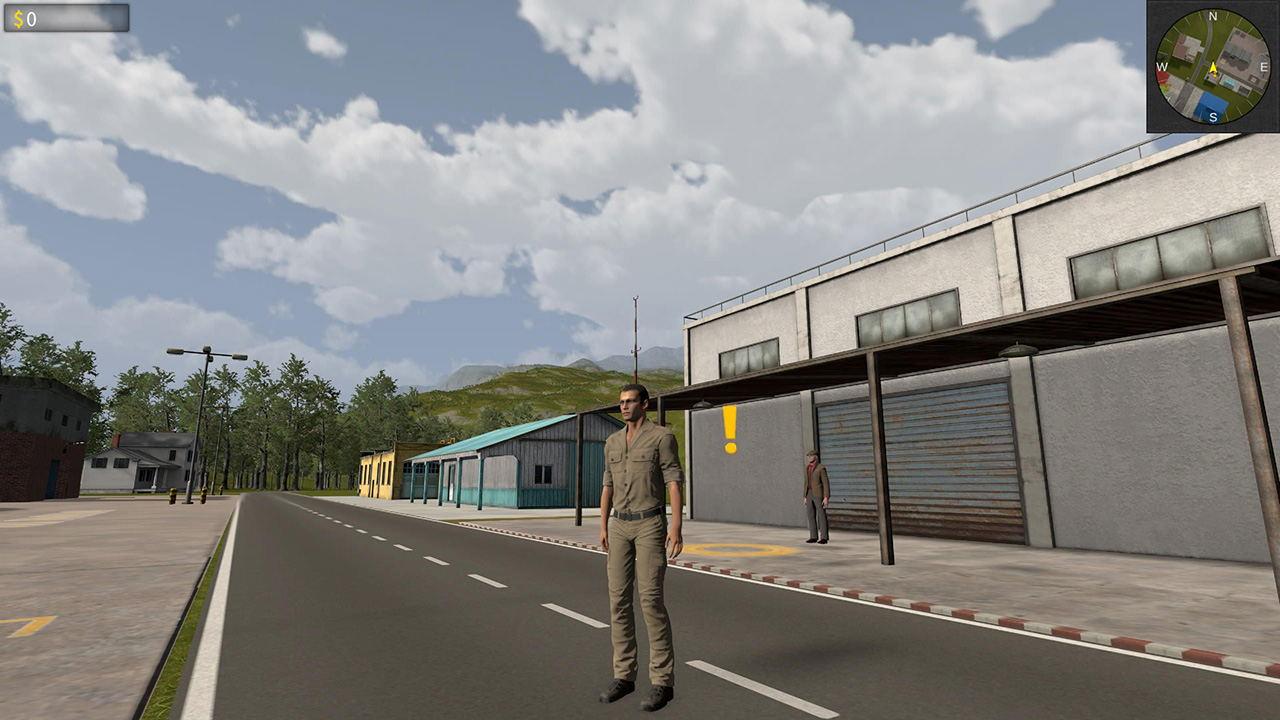
Task: Click the circular minimap
Action: point(1212,67)
